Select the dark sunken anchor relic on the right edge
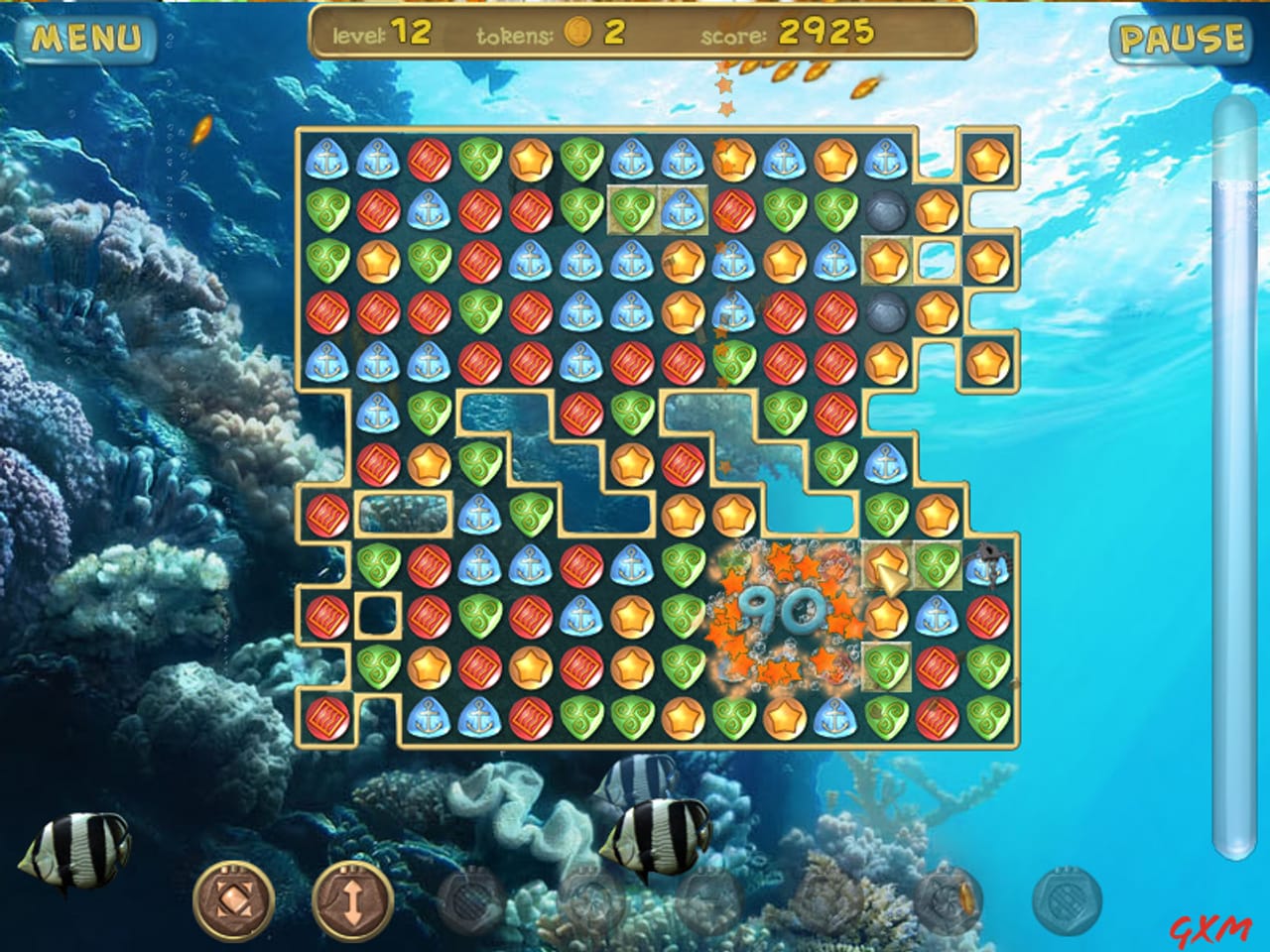This screenshot has height=952, width=1270. 987,565
